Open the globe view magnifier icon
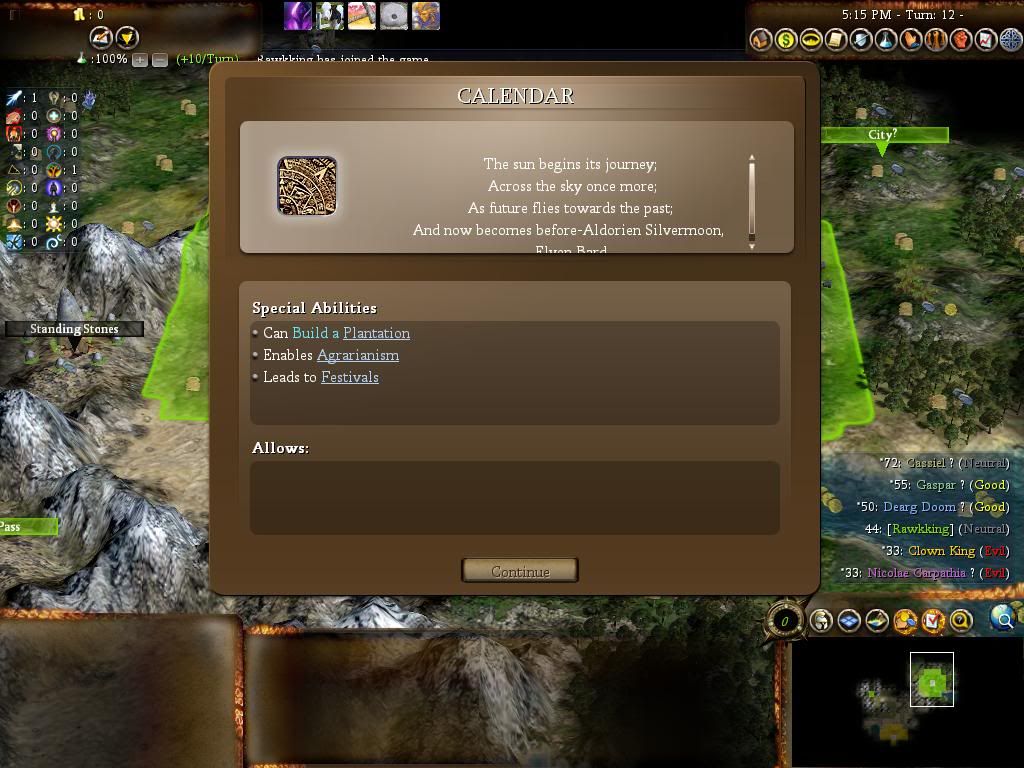 pos(1001,620)
